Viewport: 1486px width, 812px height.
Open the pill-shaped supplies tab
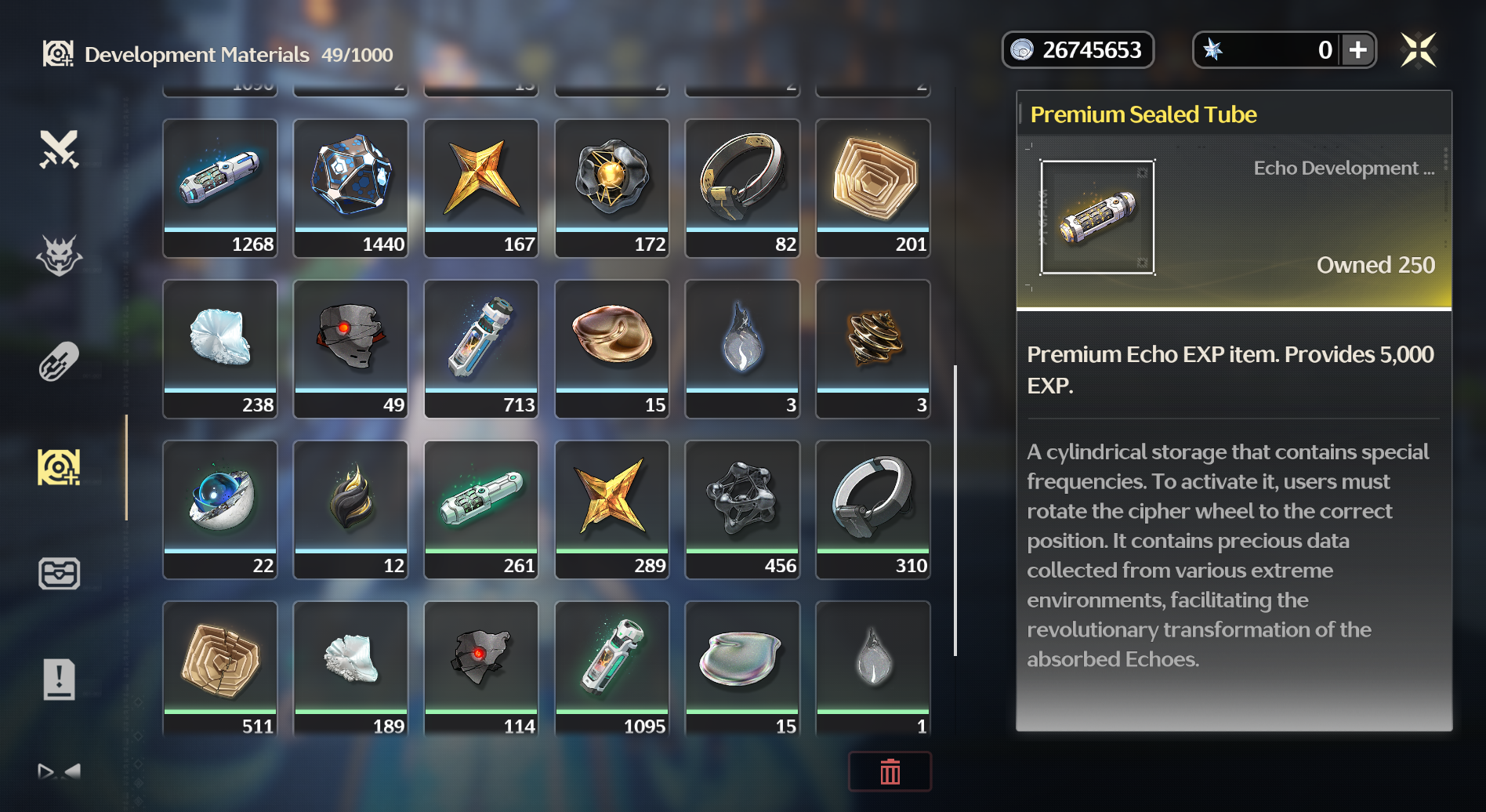pyautogui.click(x=60, y=361)
